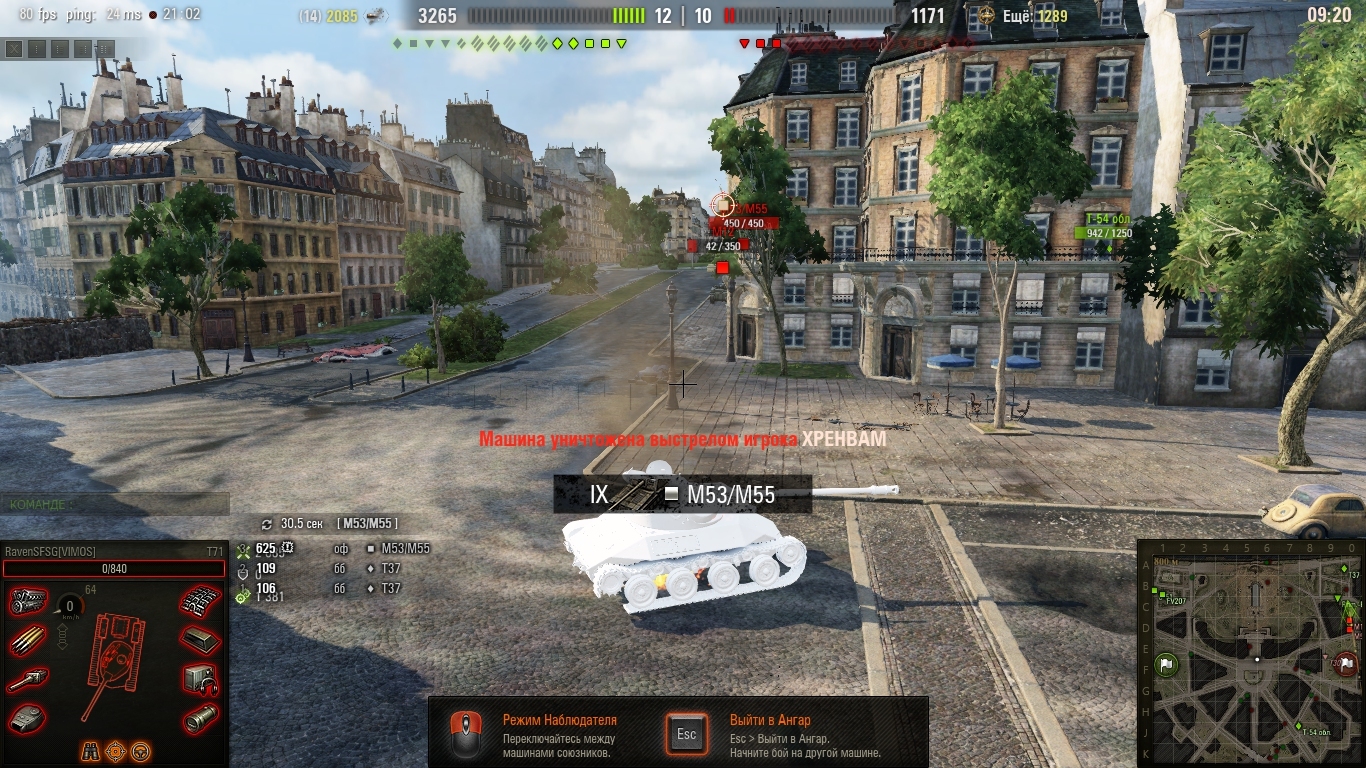
Task: Click the minimap in the corner
Action: [x=1250, y=653]
